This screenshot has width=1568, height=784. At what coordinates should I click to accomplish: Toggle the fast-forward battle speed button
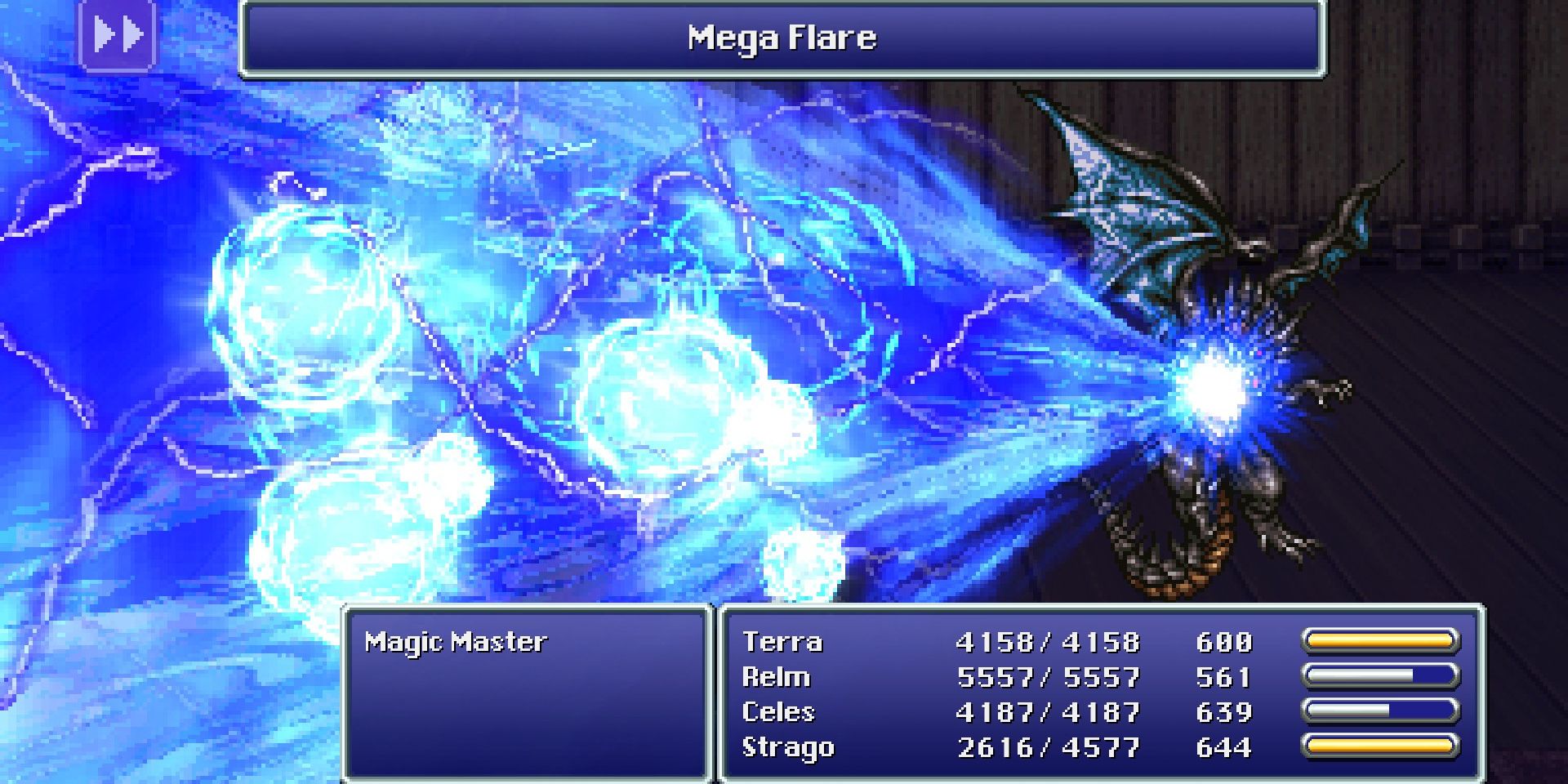(x=117, y=35)
